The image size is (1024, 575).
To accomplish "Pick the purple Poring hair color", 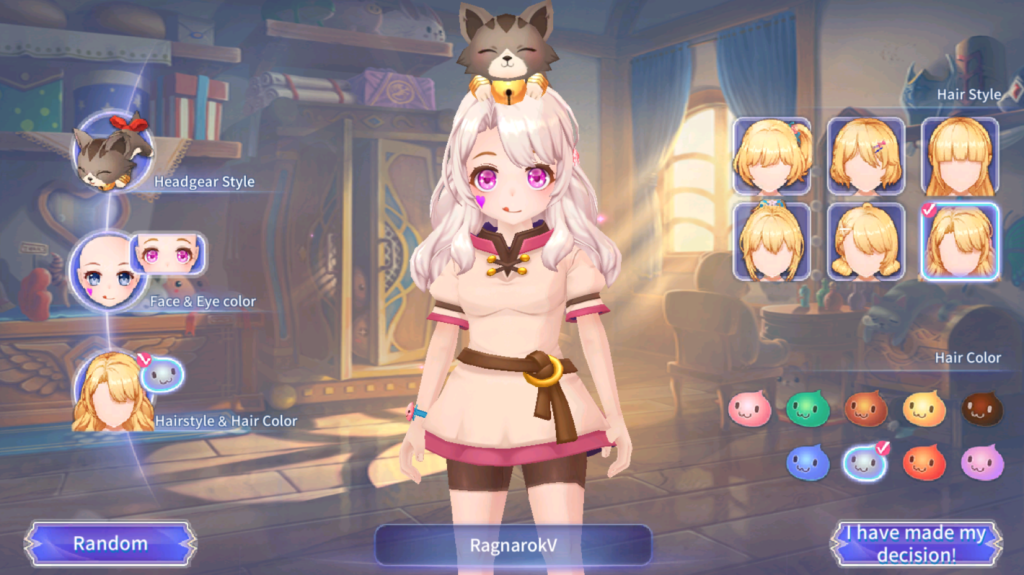I will pos(982,462).
